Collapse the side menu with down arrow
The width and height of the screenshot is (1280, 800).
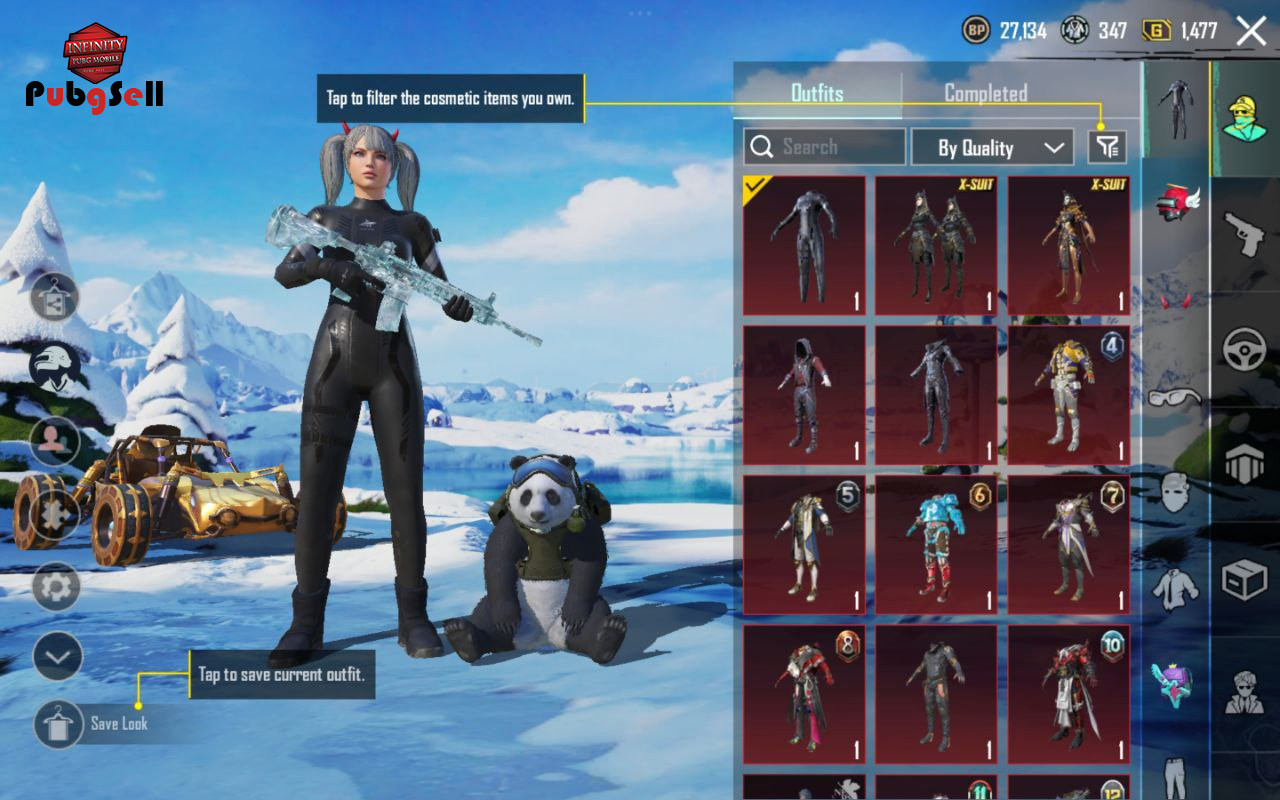57,657
